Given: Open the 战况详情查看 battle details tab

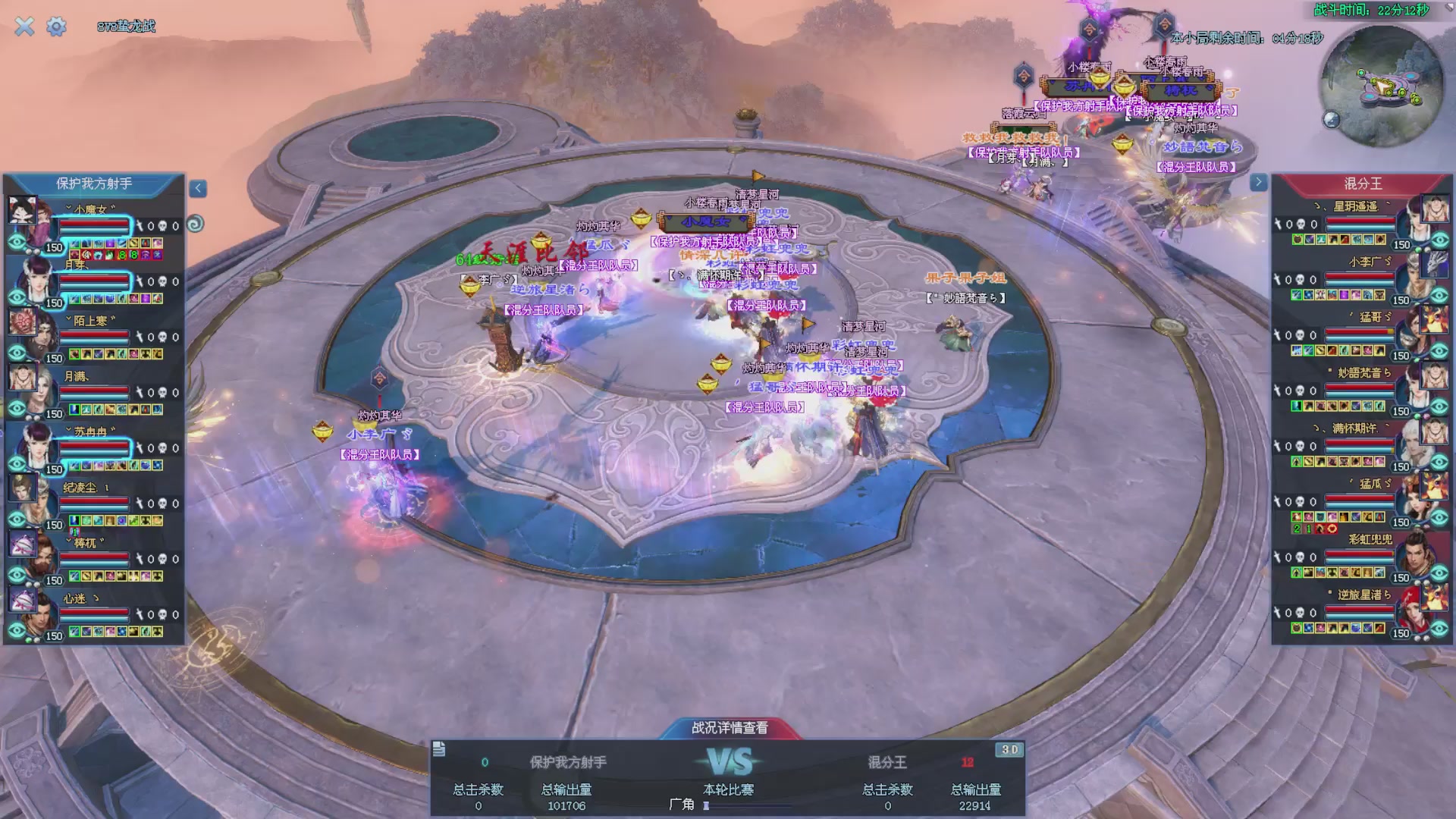Looking at the screenshot, I should [x=729, y=728].
